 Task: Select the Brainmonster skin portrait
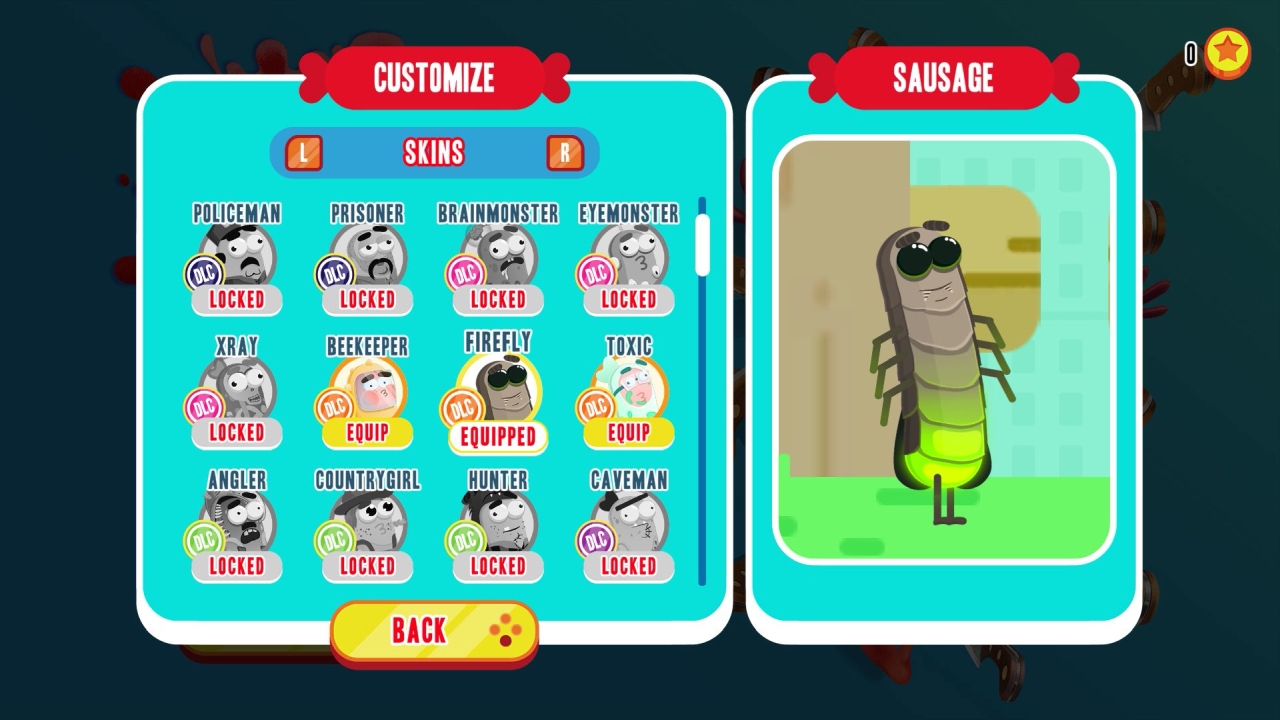click(497, 250)
